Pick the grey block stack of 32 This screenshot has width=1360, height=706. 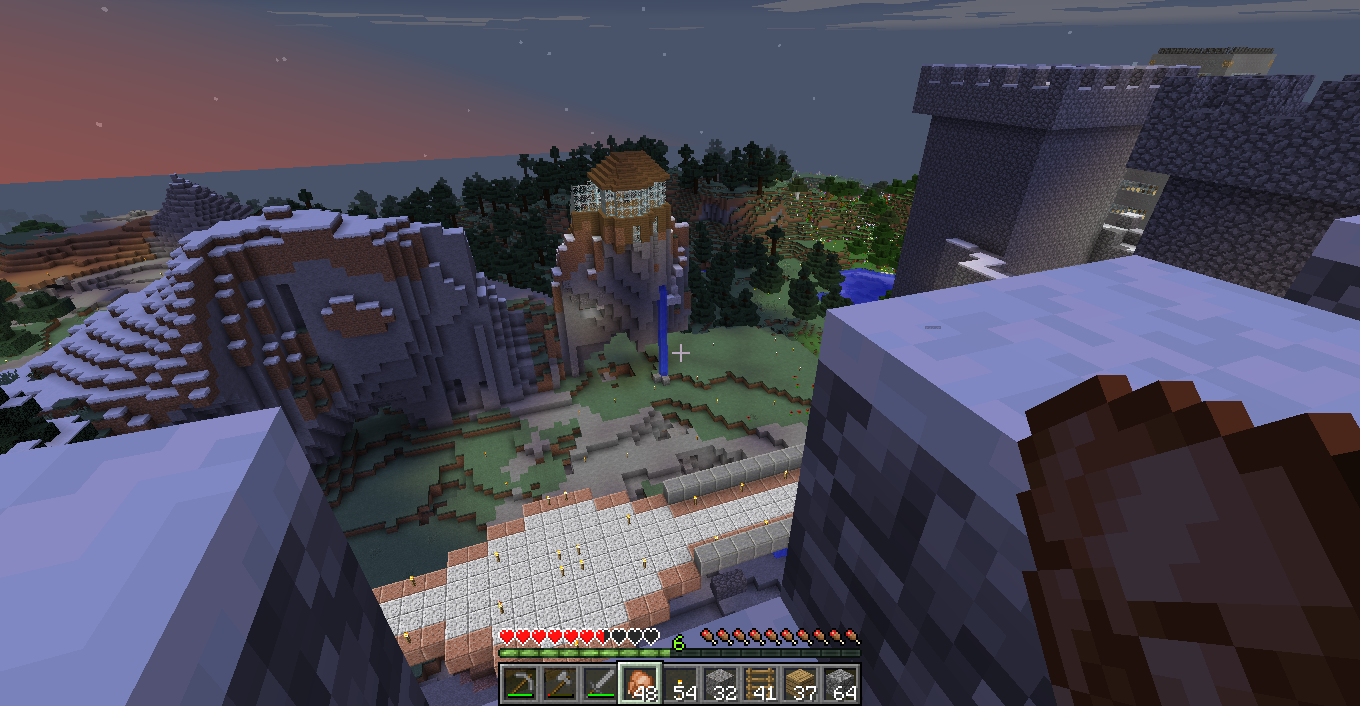coord(720,684)
